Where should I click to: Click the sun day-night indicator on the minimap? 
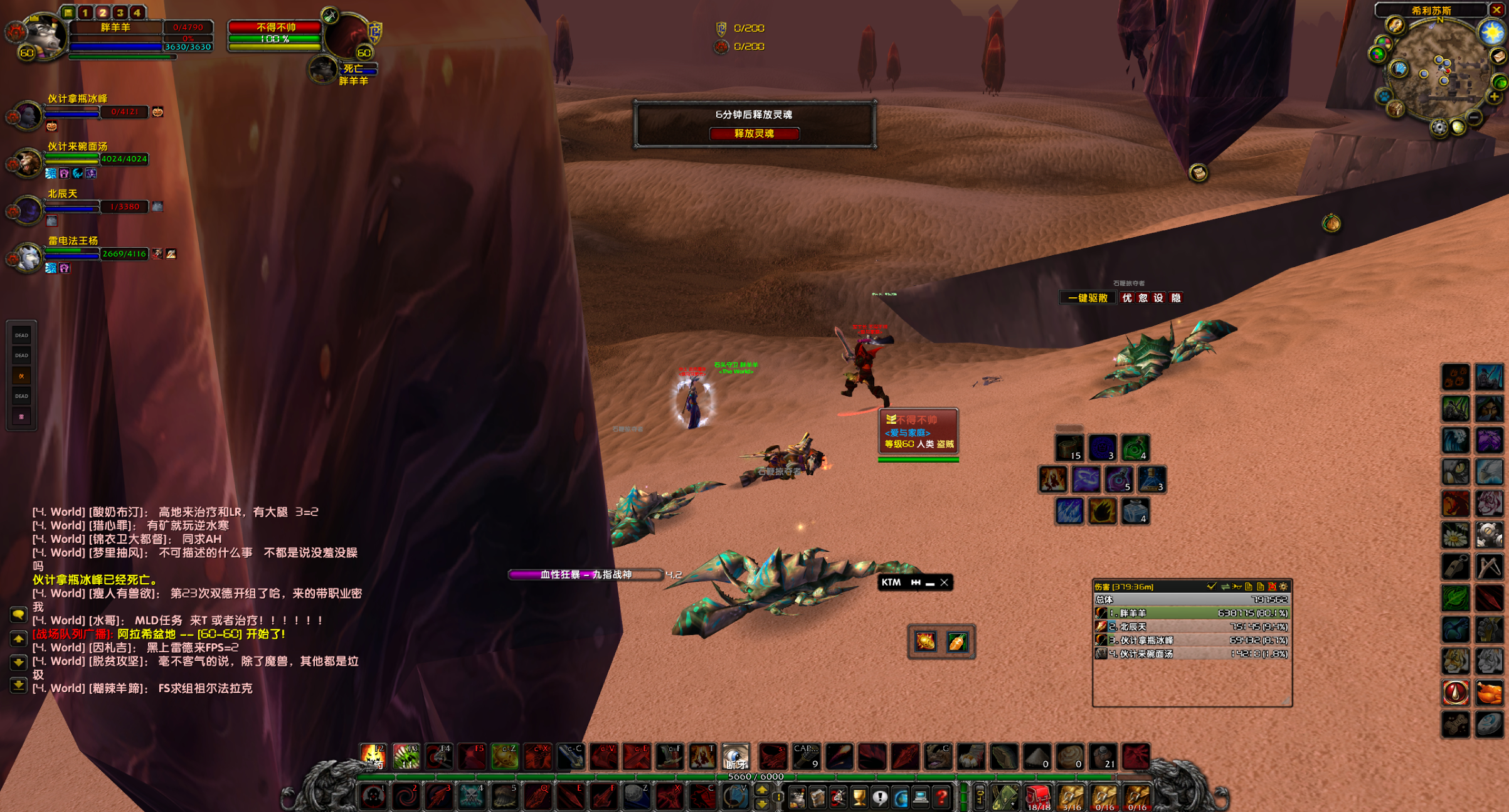click(x=1491, y=32)
